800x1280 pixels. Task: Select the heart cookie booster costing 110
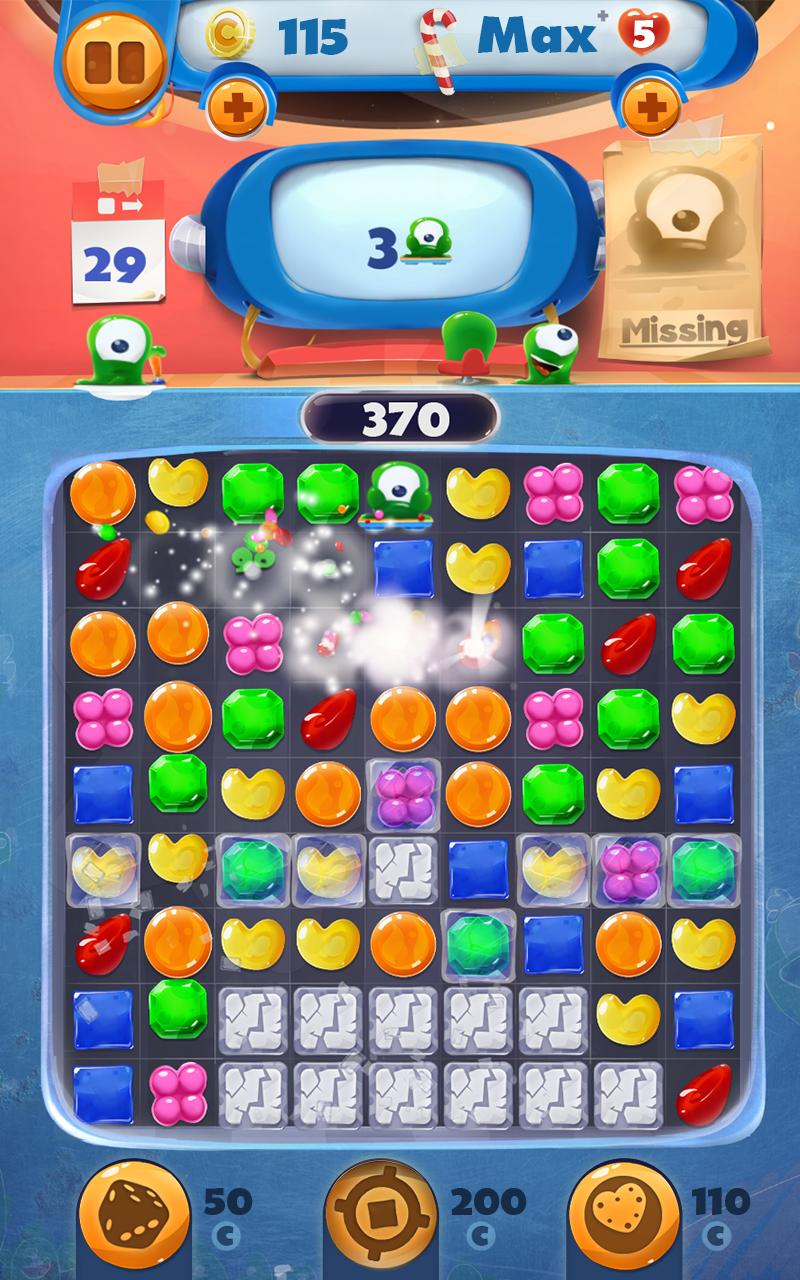coord(623,1217)
